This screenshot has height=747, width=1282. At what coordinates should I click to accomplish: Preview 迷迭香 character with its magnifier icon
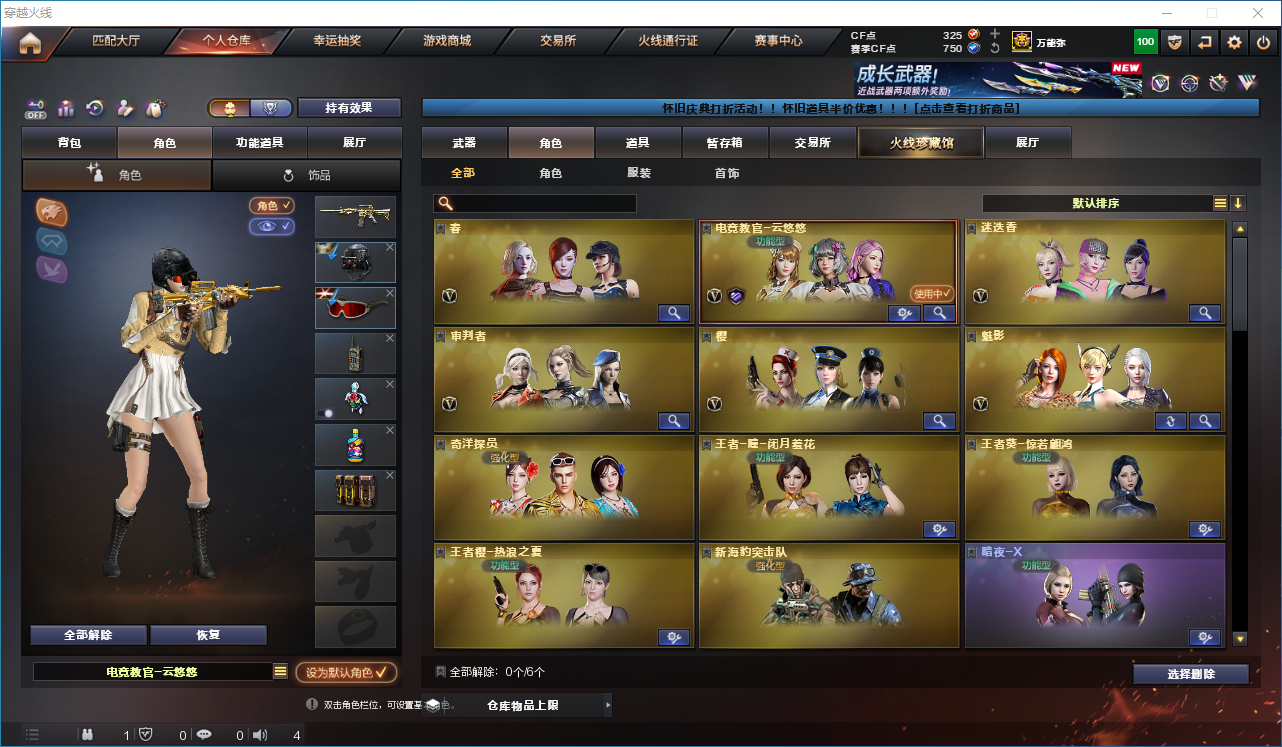pos(1204,312)
